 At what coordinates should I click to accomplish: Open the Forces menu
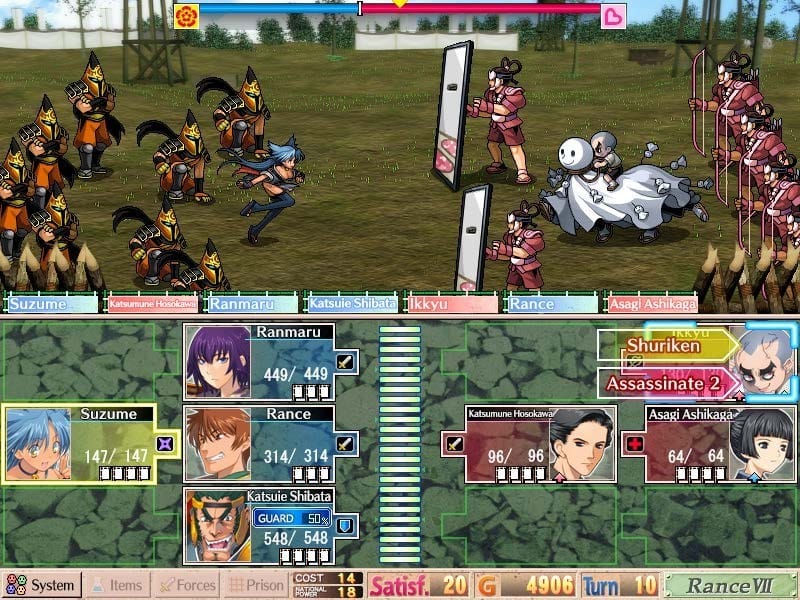187,585
